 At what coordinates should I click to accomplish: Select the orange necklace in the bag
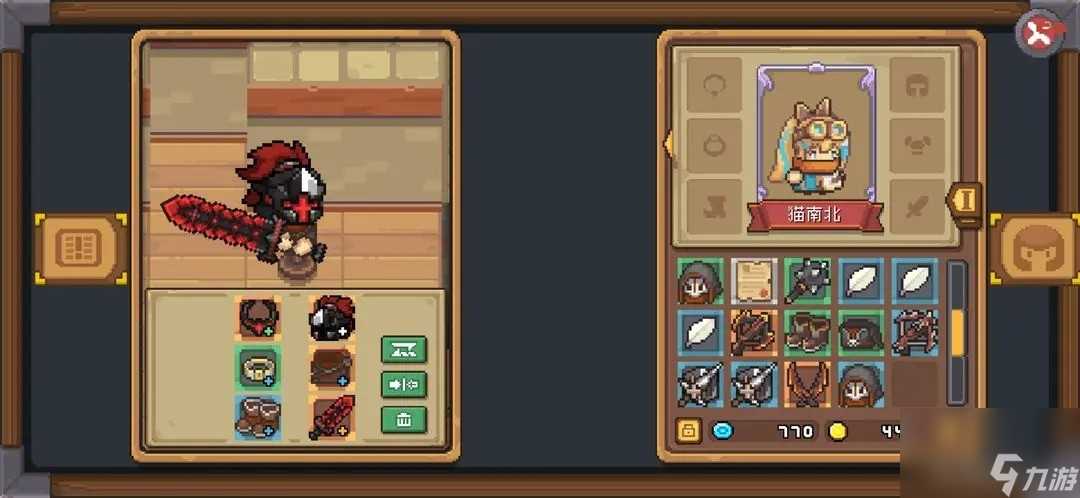(x=807, y=384)
